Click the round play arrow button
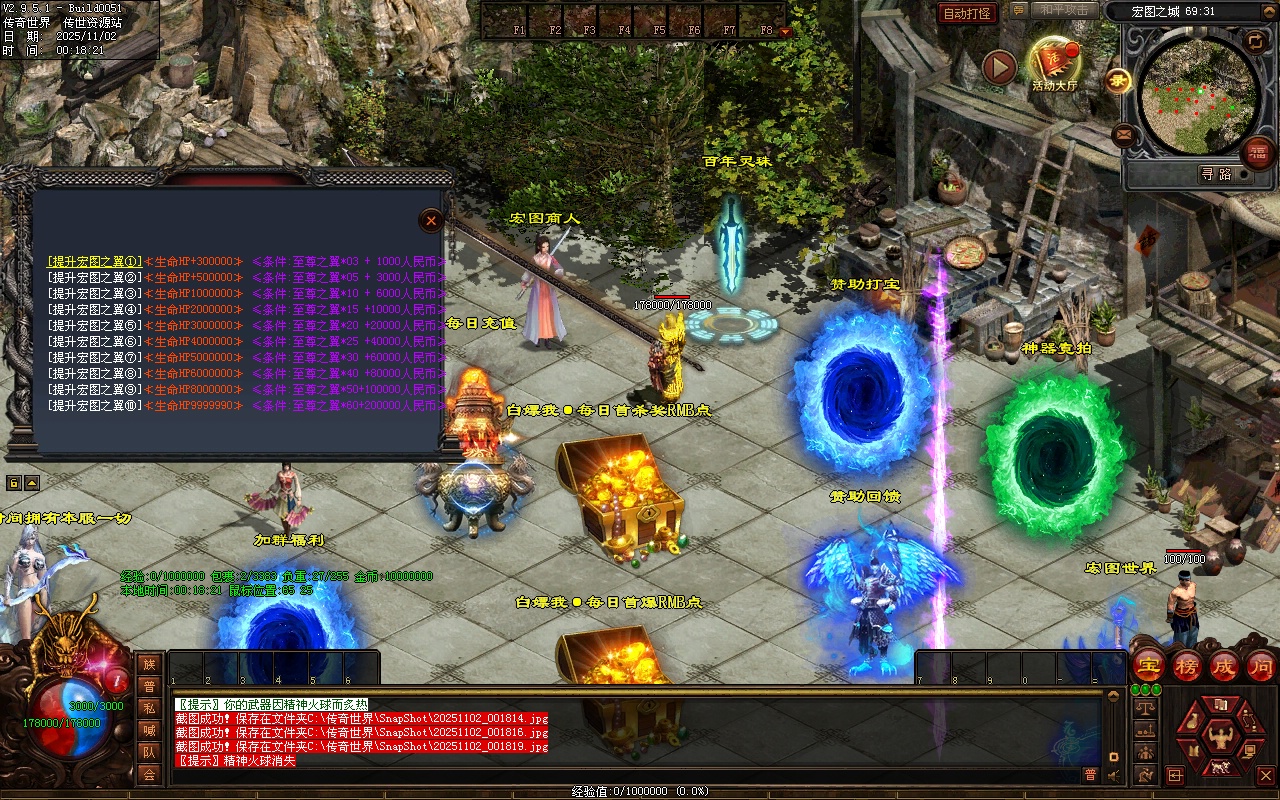The height and width of the screenshot is (800, 1280). [999, 67]
